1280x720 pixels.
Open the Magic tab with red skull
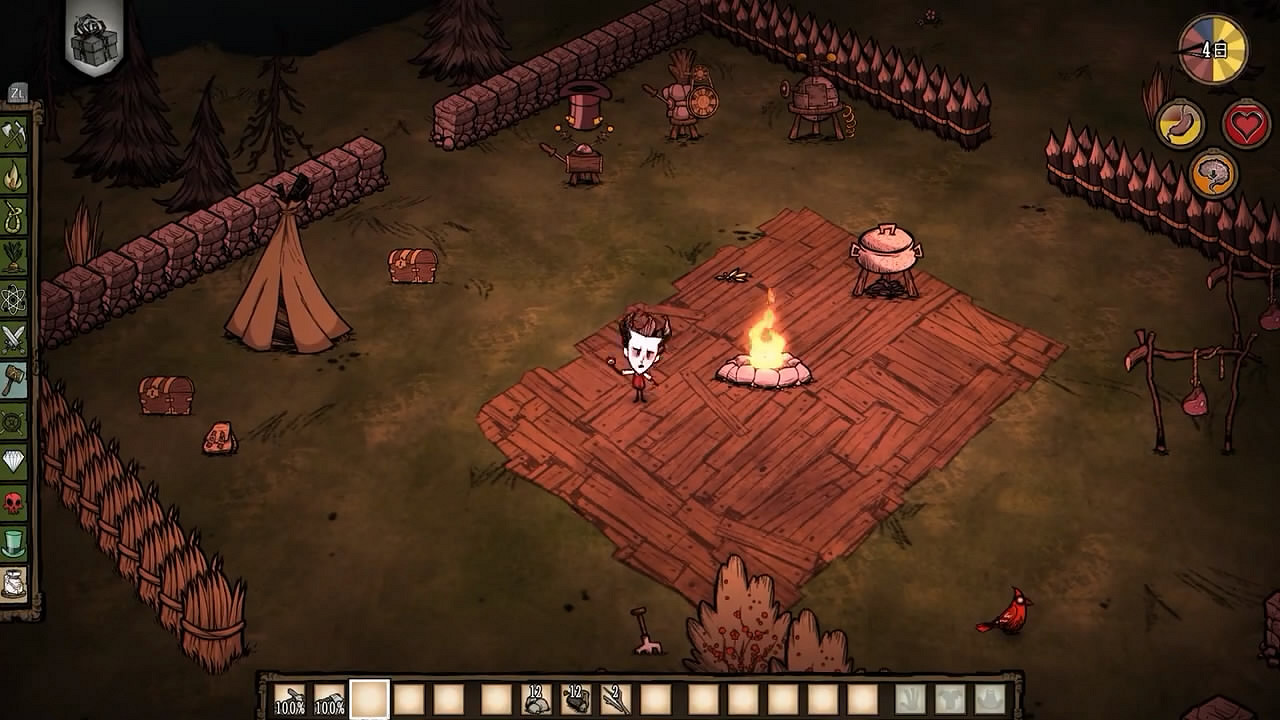click(x=13, y=502)
